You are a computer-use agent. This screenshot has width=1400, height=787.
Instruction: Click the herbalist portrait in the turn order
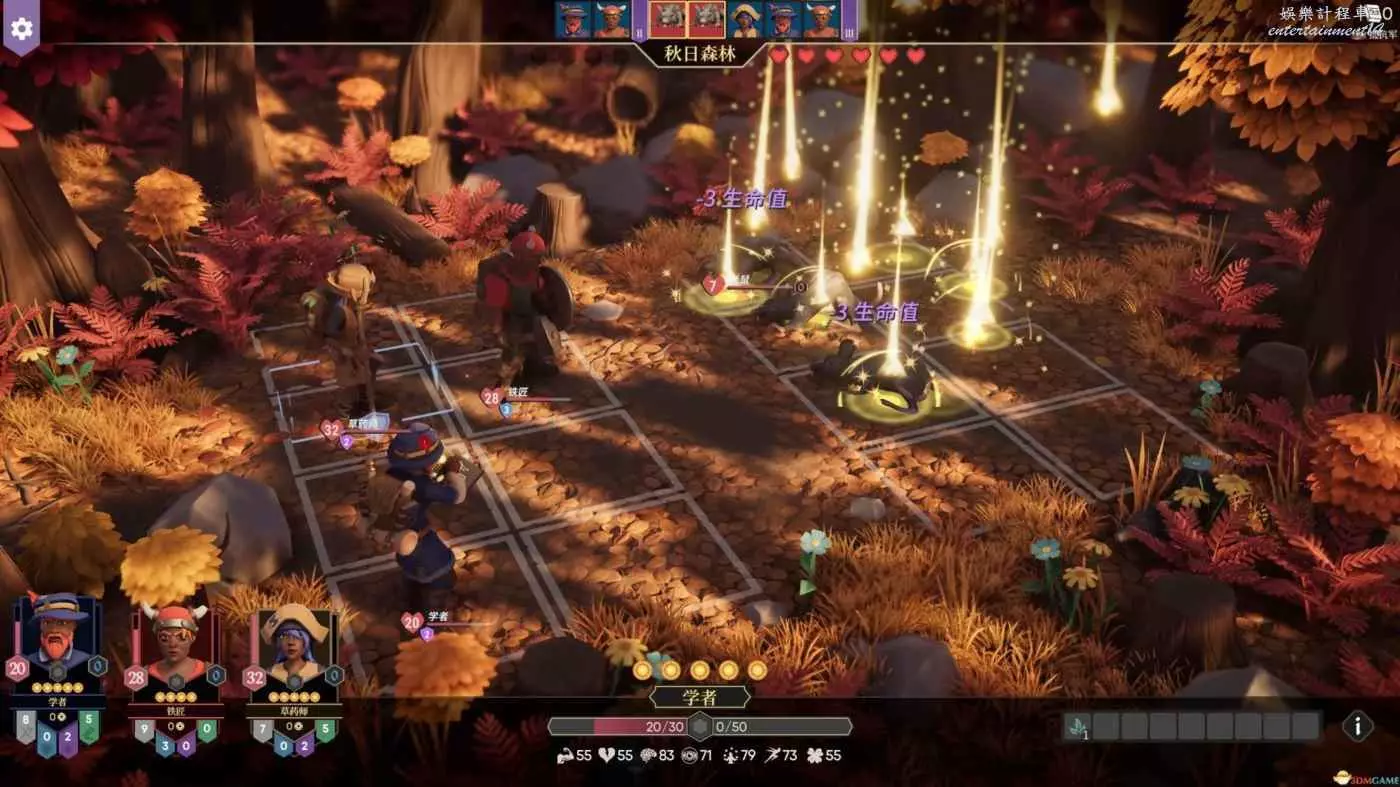(745, 20)
